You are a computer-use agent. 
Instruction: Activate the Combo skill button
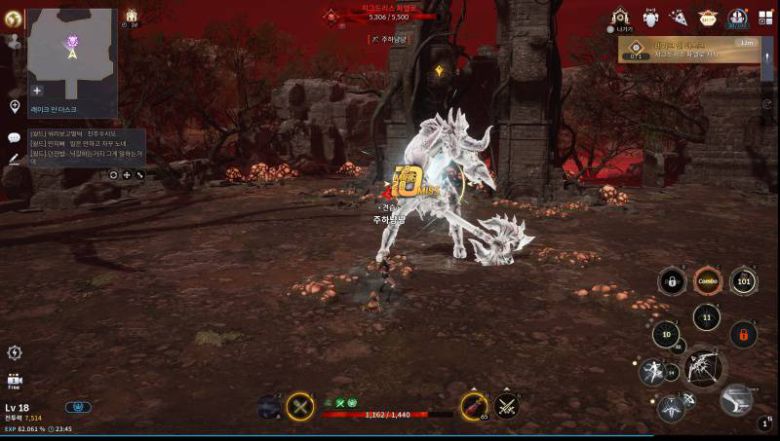point(707,281)
